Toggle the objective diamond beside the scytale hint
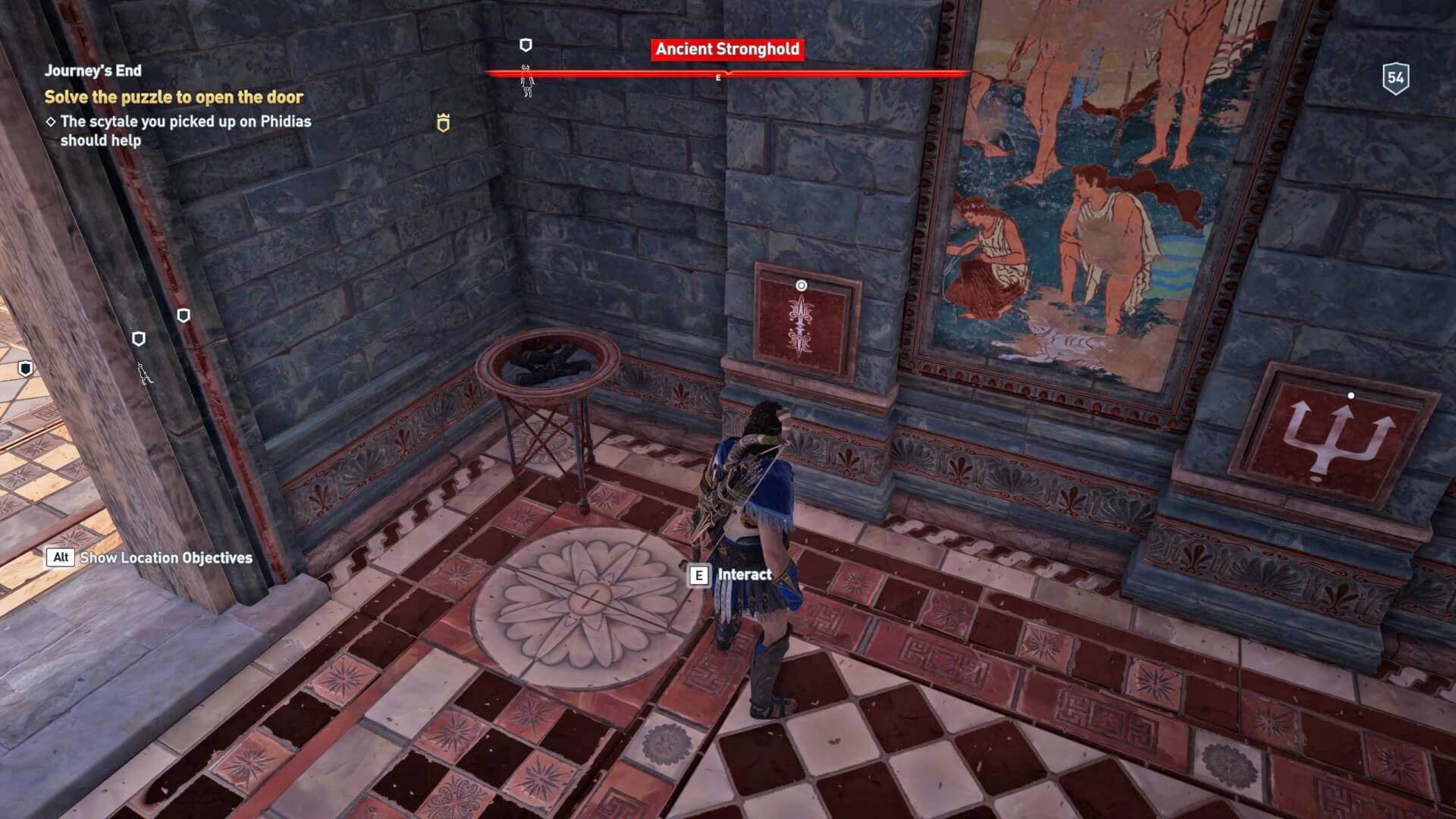Viewport: 1456px width, 819px height. tap(52, 121)
